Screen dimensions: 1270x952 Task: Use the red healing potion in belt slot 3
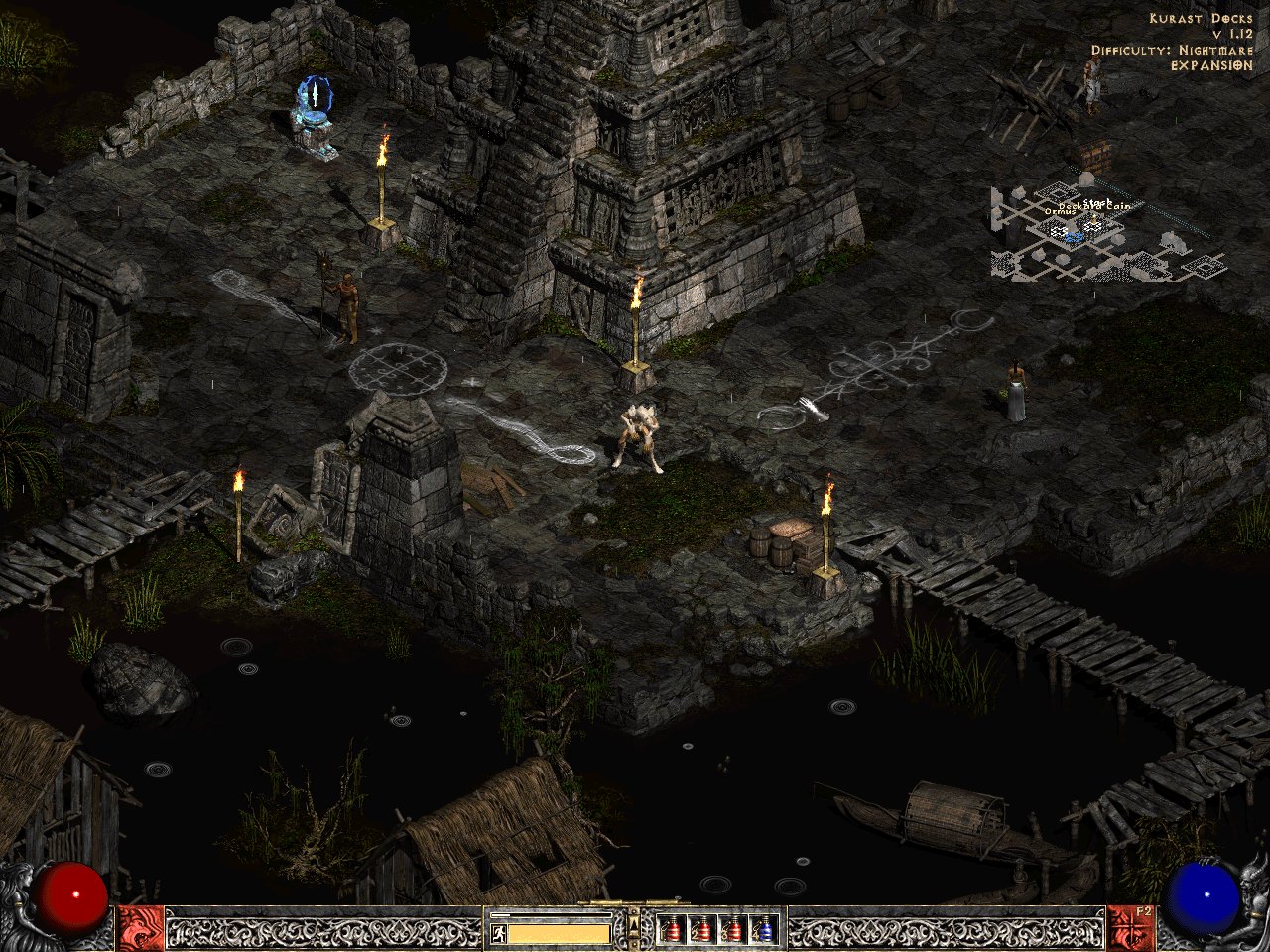click(733, 929)
